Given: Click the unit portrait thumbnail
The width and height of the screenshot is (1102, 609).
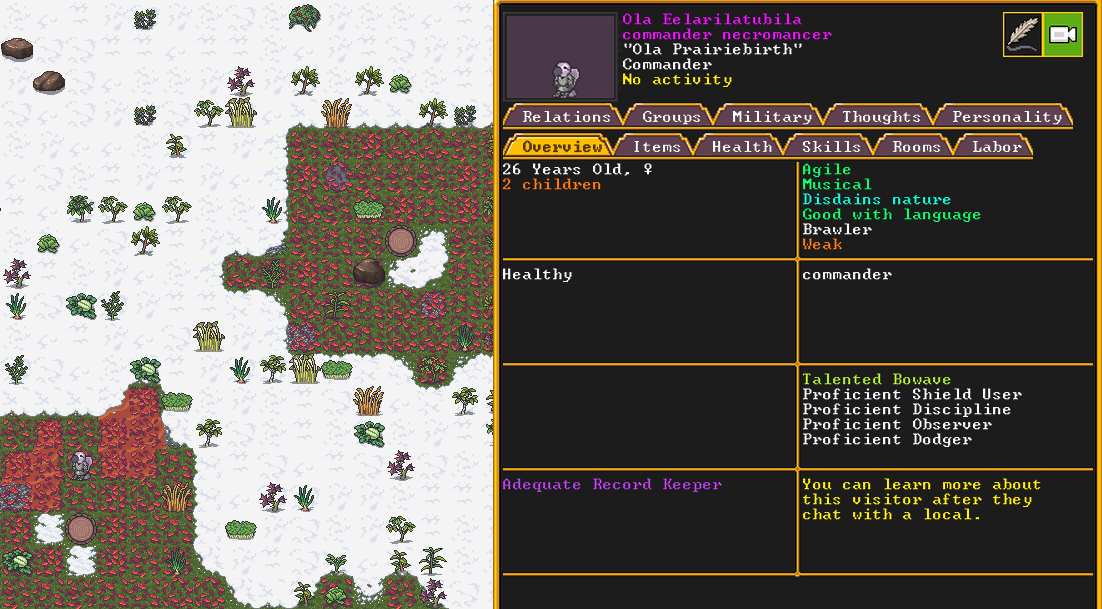Looking at the screenshot, I should [560, 57].
